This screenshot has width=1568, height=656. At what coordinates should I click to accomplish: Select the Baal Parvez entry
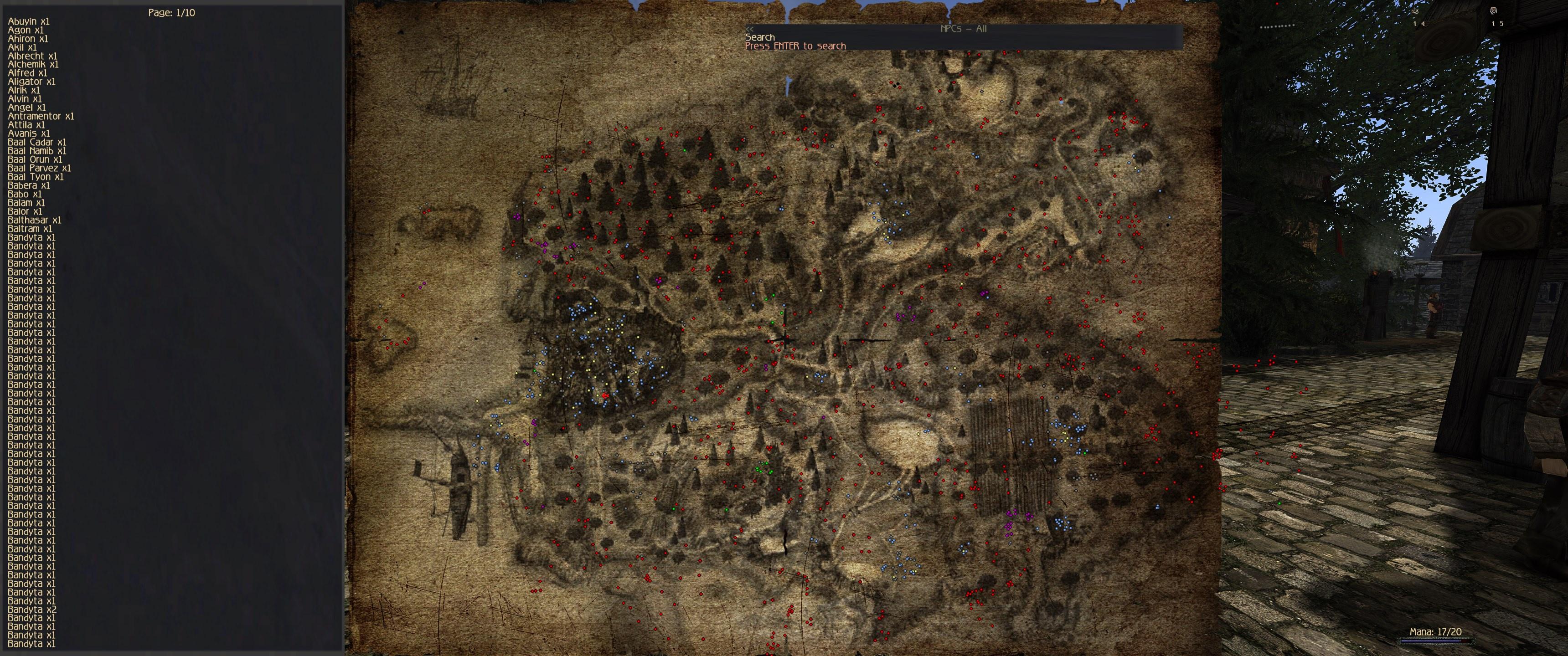[x=40, y=168]
